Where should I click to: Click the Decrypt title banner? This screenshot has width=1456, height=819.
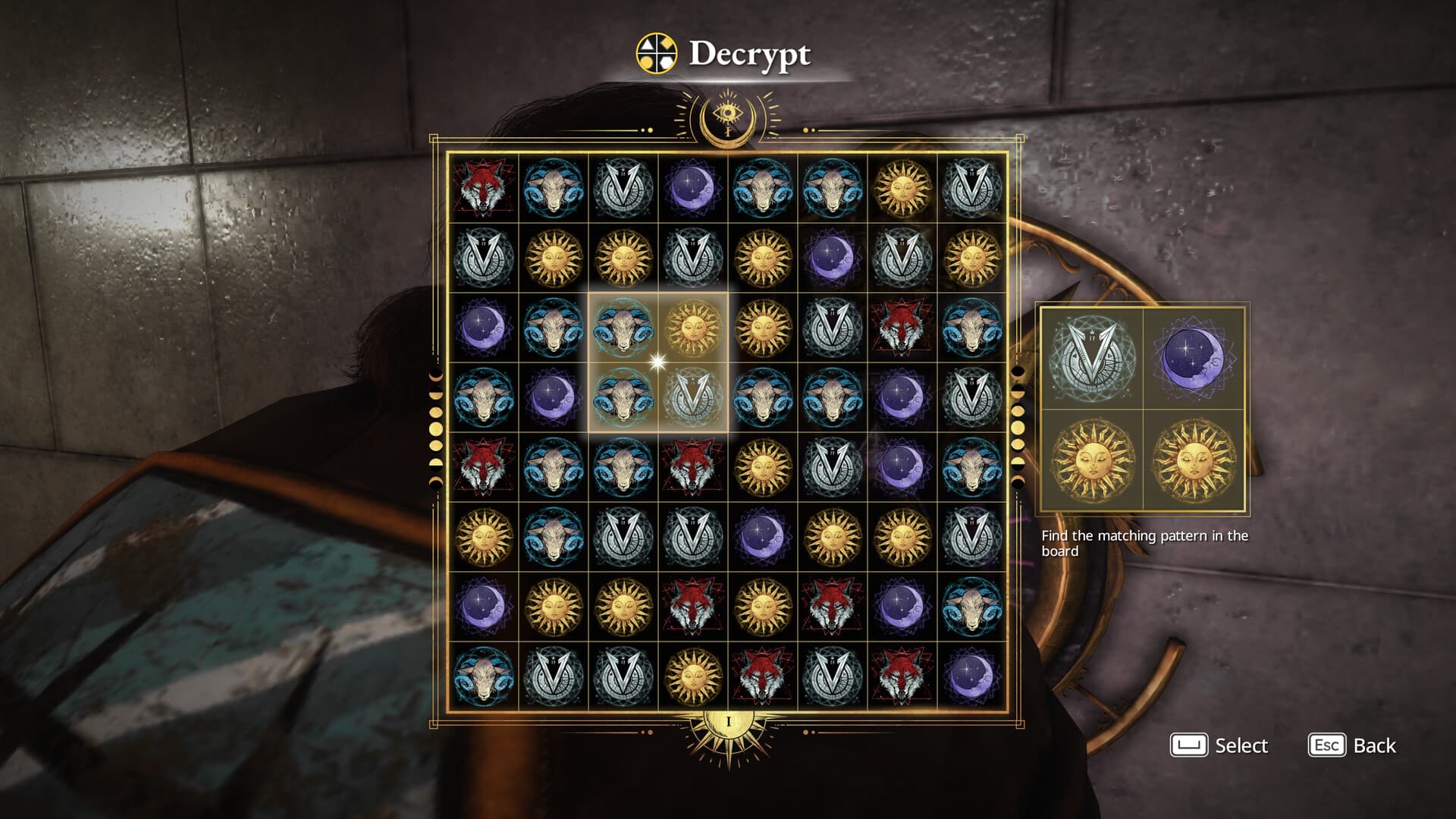point(751,53)
